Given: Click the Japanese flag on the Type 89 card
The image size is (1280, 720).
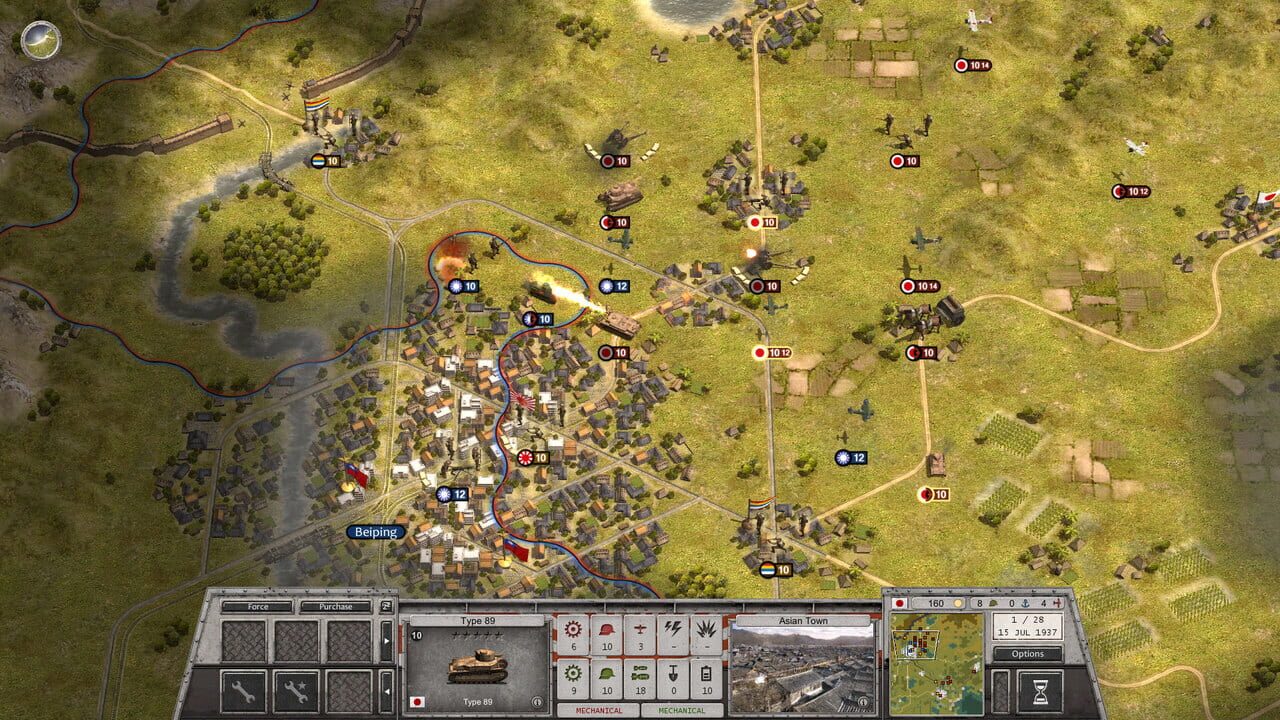Looking at the screenshot, I should pos(417,702).
